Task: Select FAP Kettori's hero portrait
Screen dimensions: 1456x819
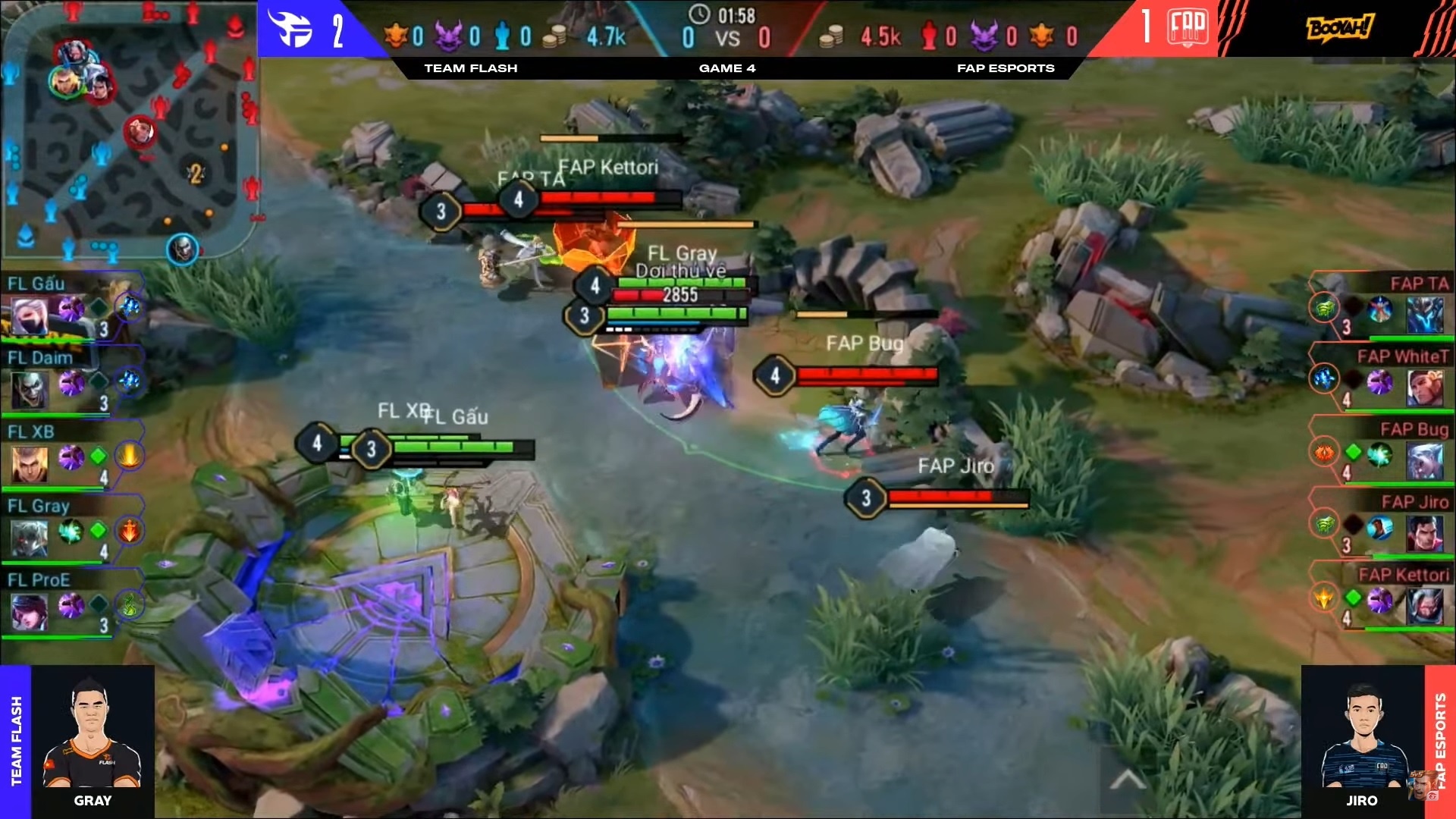Action: [1424, 607]
